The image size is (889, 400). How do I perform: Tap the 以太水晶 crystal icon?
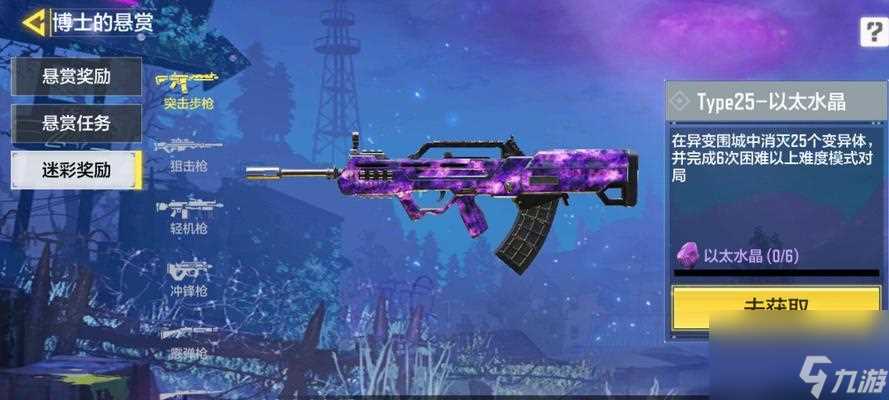click(689, 256)
